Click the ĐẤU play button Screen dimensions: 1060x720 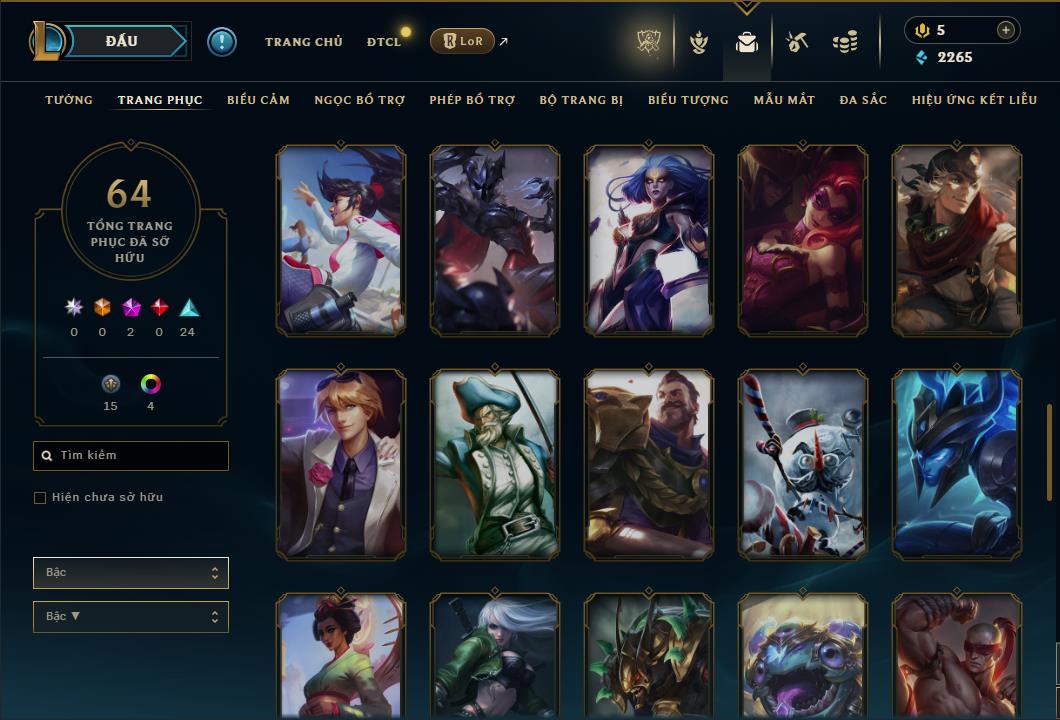(122, 41)
